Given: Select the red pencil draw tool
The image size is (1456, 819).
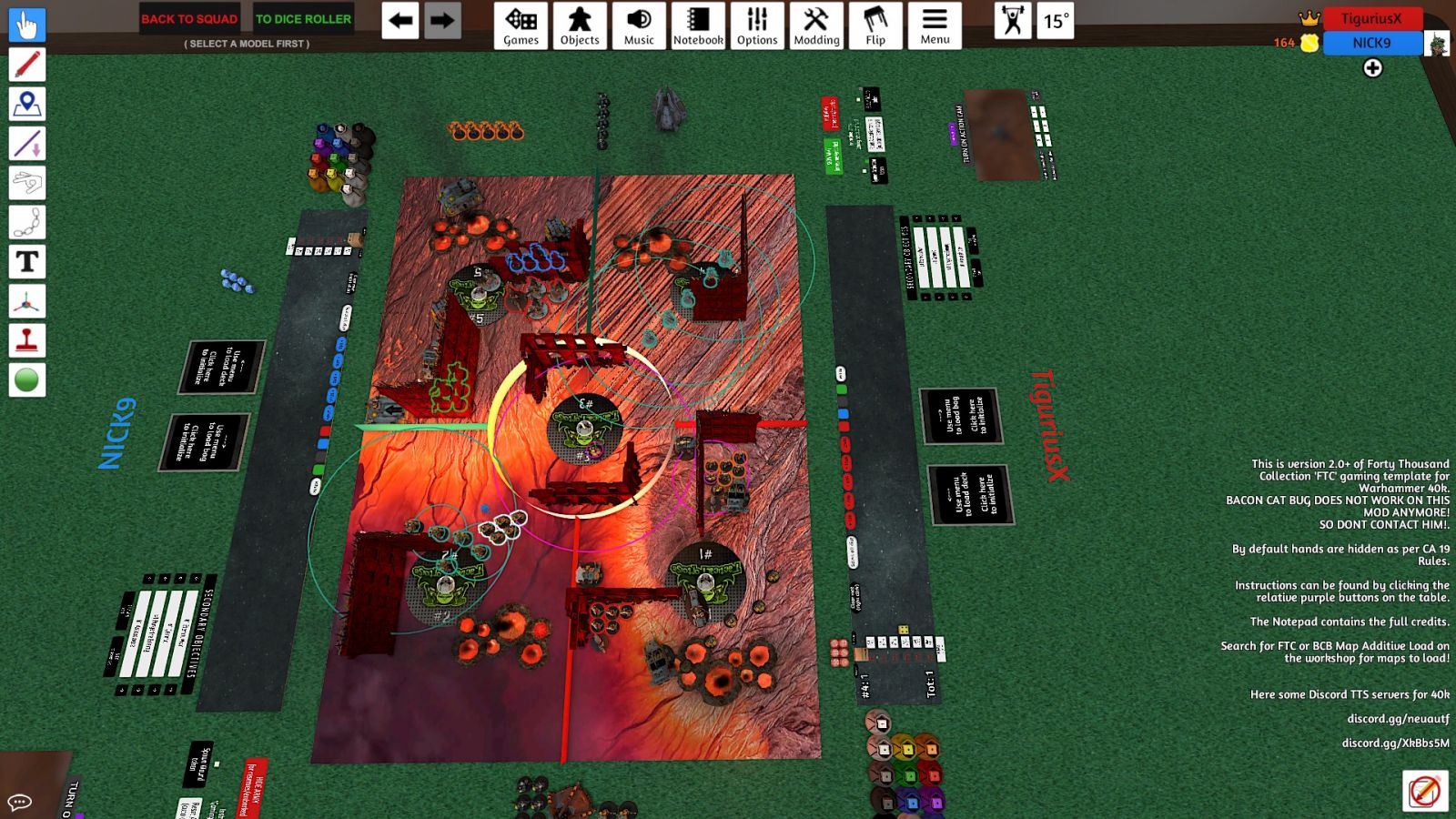Looking at the screenshot, I should [x=27, y=65].
